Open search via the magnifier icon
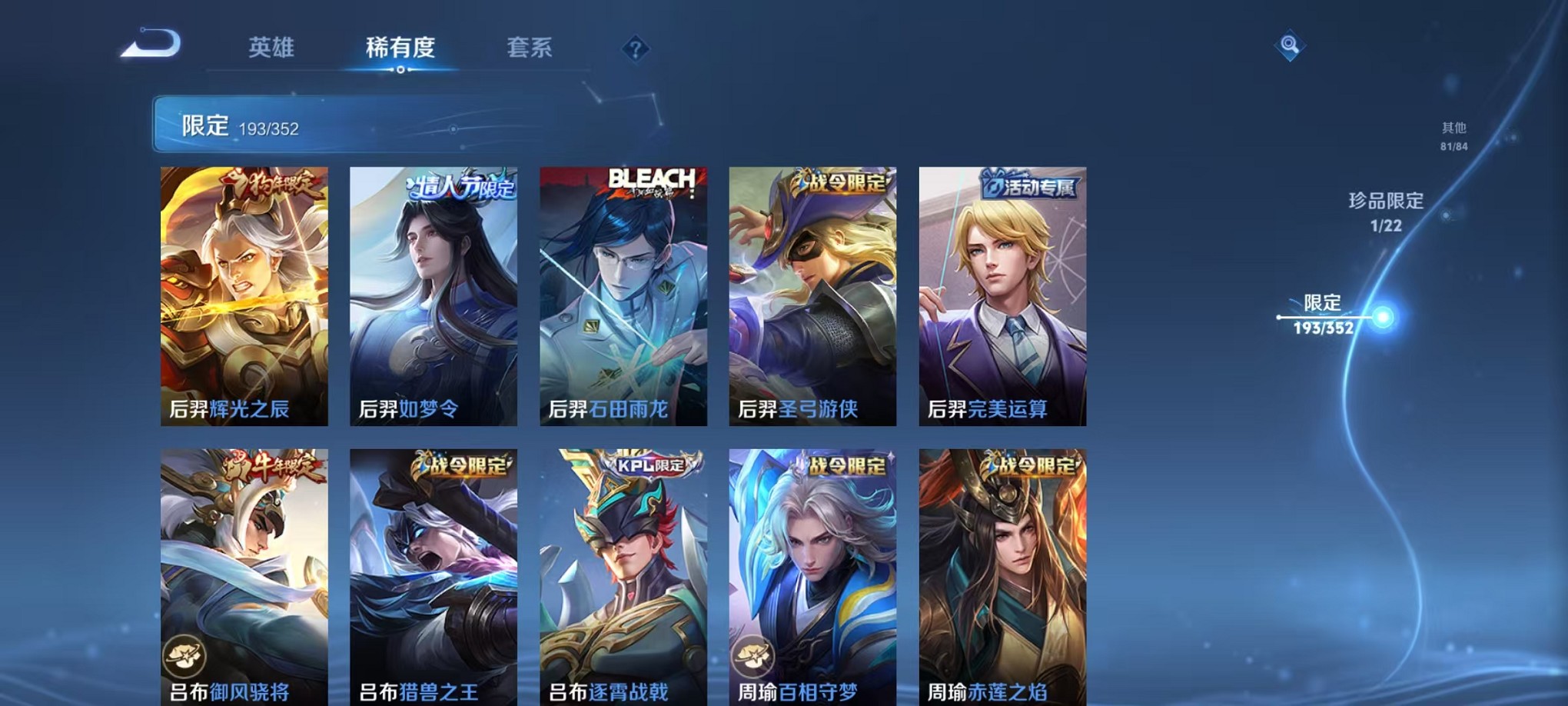This screenshot has width=1568, height=706. click(1289, 46)
